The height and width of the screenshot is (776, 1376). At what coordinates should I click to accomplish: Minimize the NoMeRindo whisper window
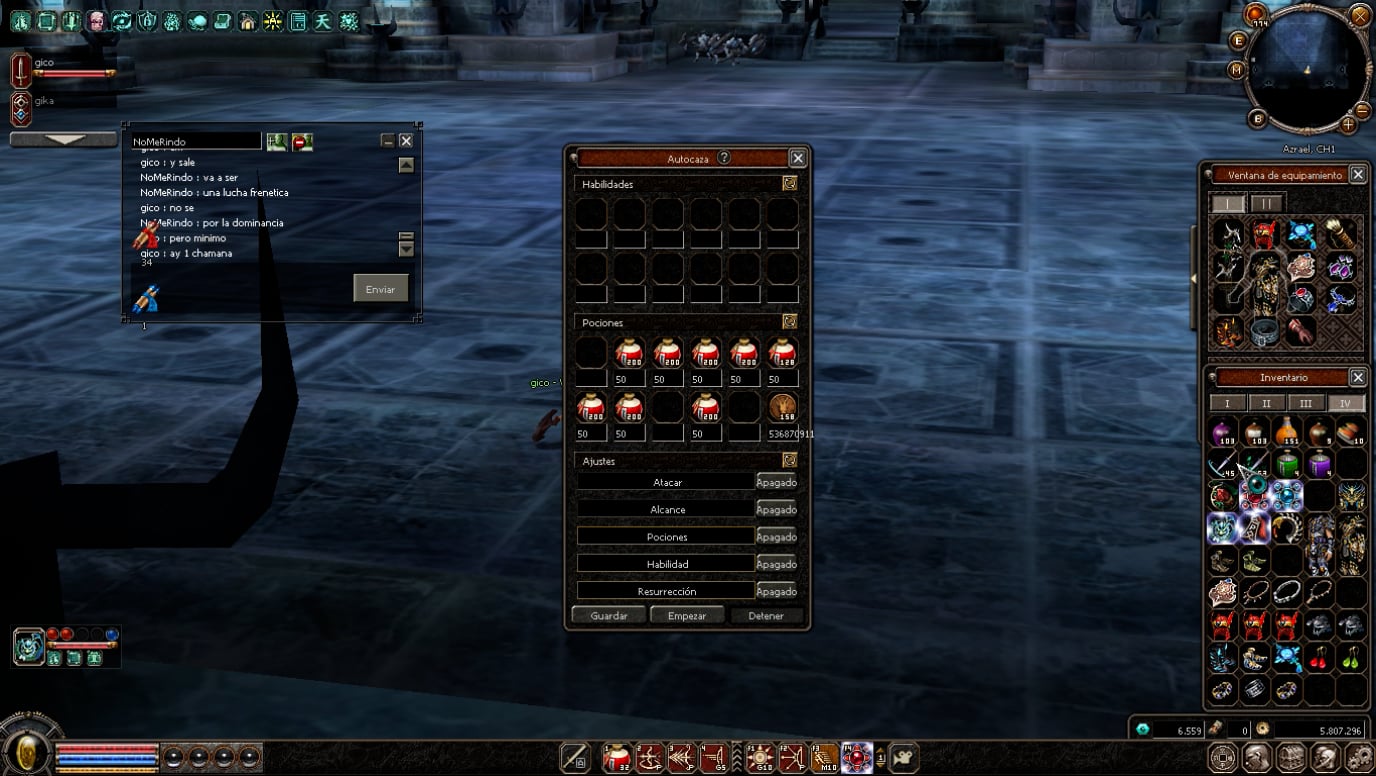(x=388, y=141)
